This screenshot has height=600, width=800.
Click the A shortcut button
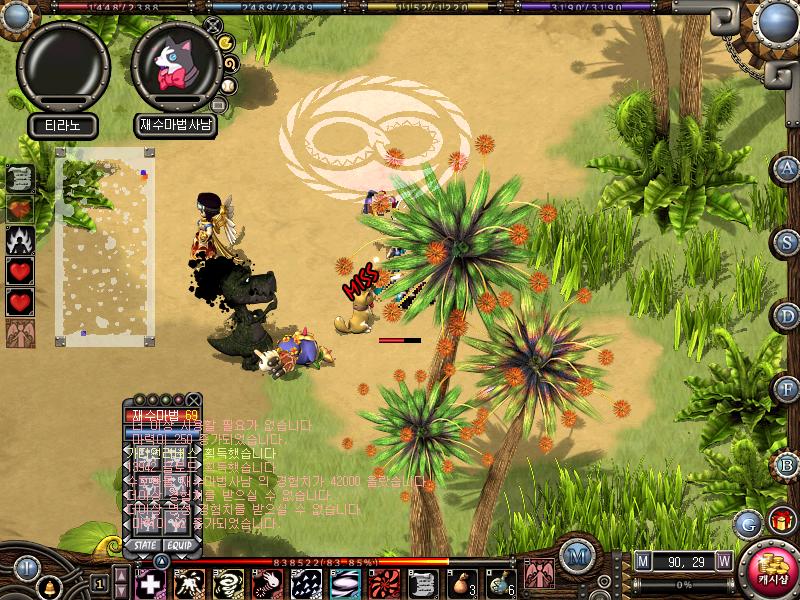pyautogui.click(x=788, y=168)
